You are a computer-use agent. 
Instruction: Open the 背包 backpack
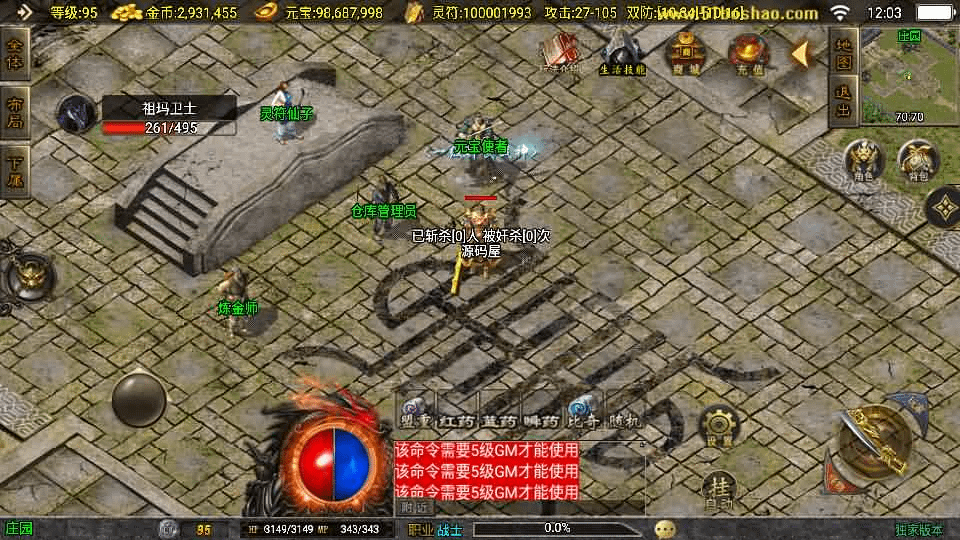point(917,161)
